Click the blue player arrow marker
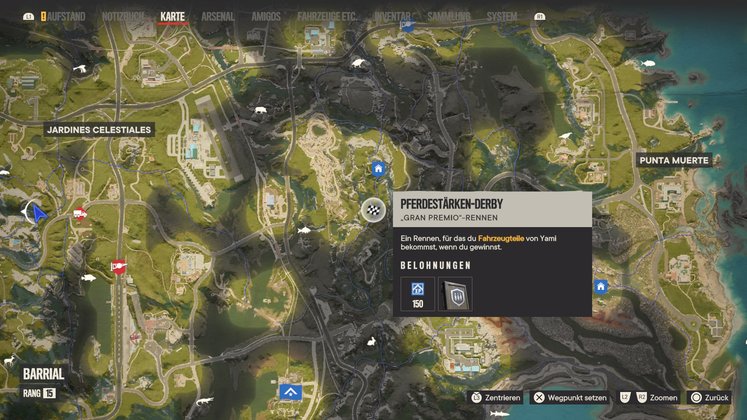Image resolution: width=747 pixels, height=420 pixels. point(39,212)
